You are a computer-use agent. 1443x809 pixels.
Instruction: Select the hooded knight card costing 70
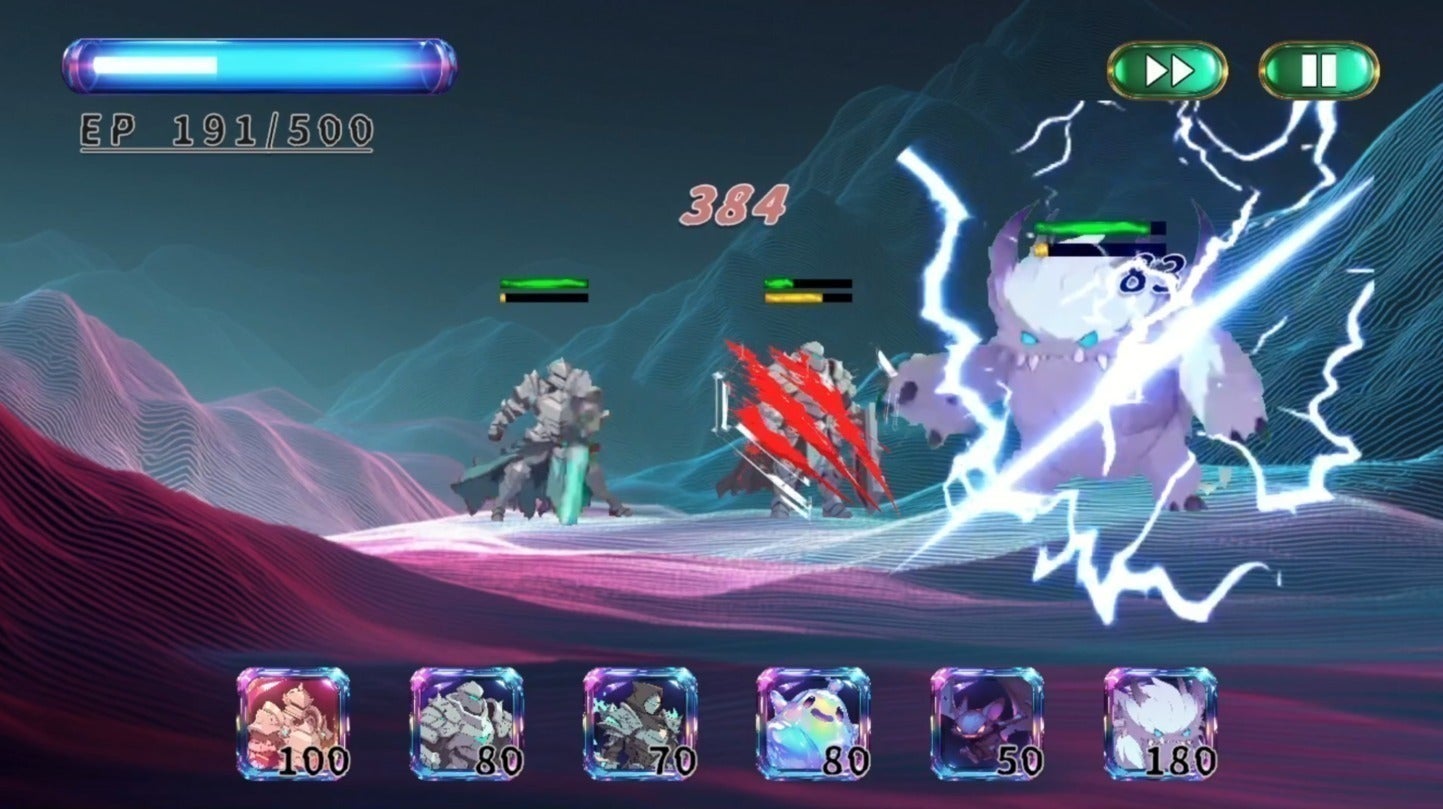pos(640,724)
